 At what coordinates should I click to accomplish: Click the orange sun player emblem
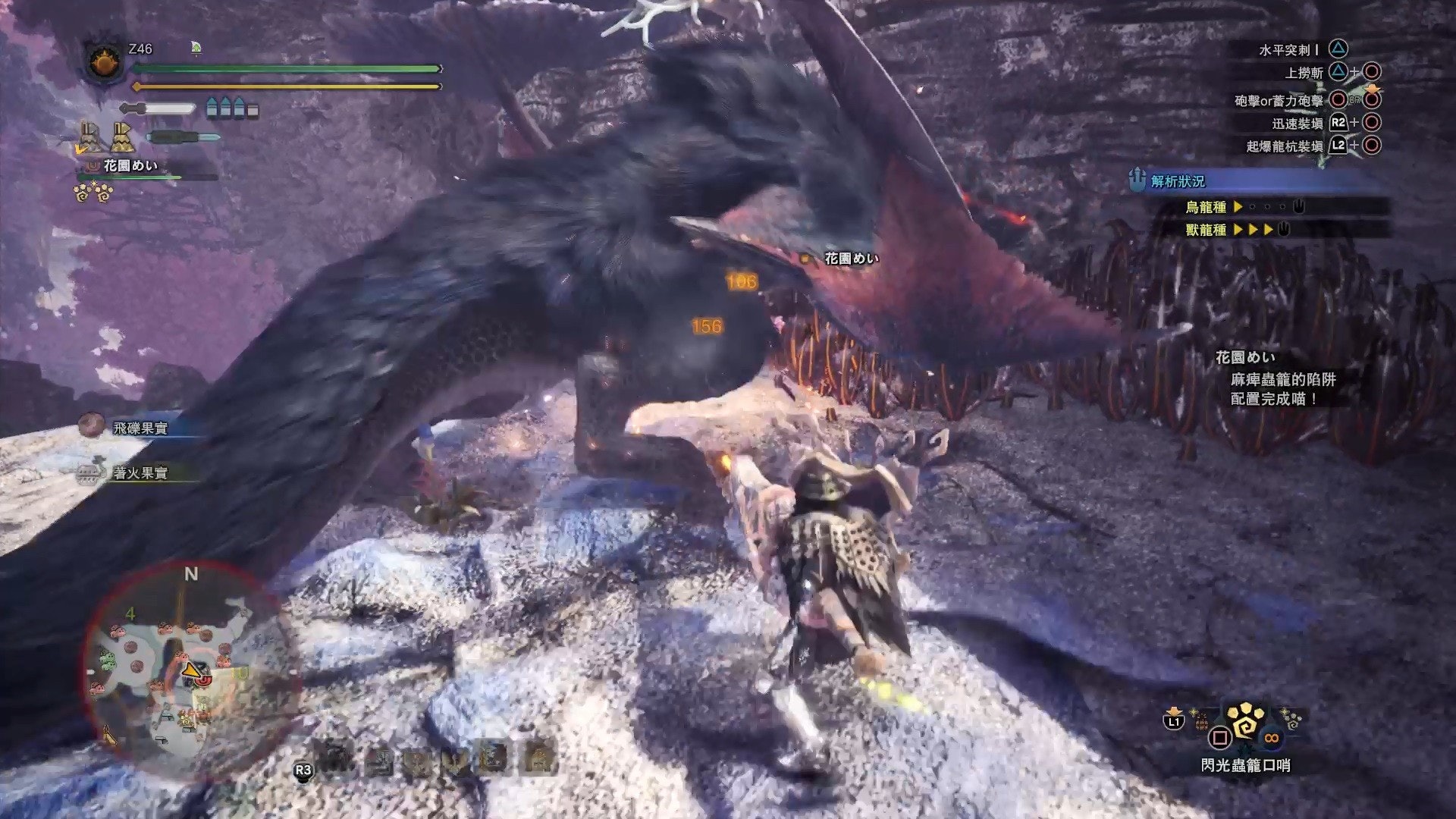pyautogui.click(x=104, y=62)
